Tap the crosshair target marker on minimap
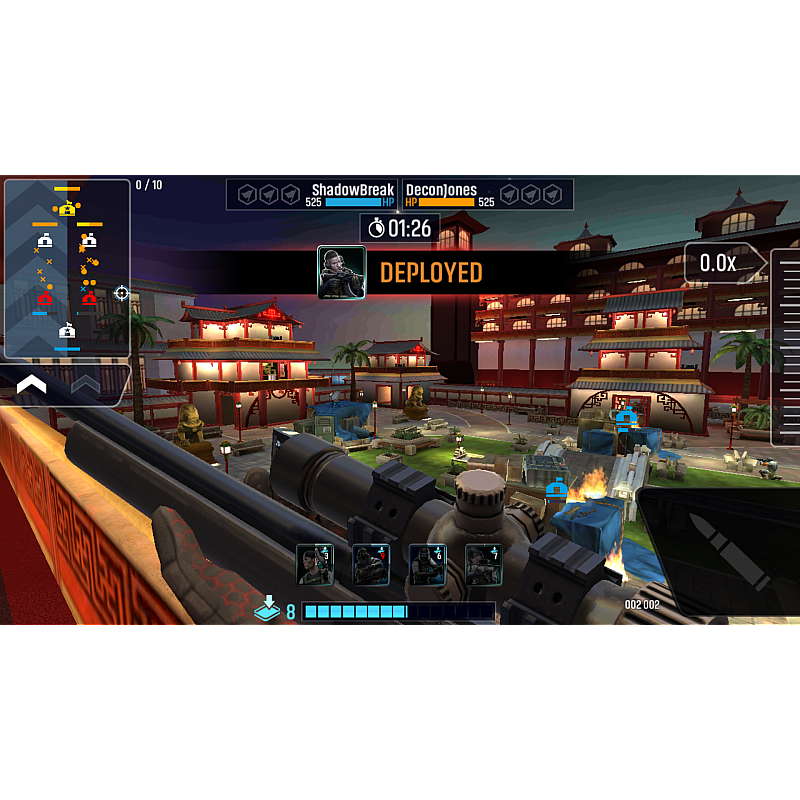Image resolution: width=800 pixels, height=800 pixels. 122,293
